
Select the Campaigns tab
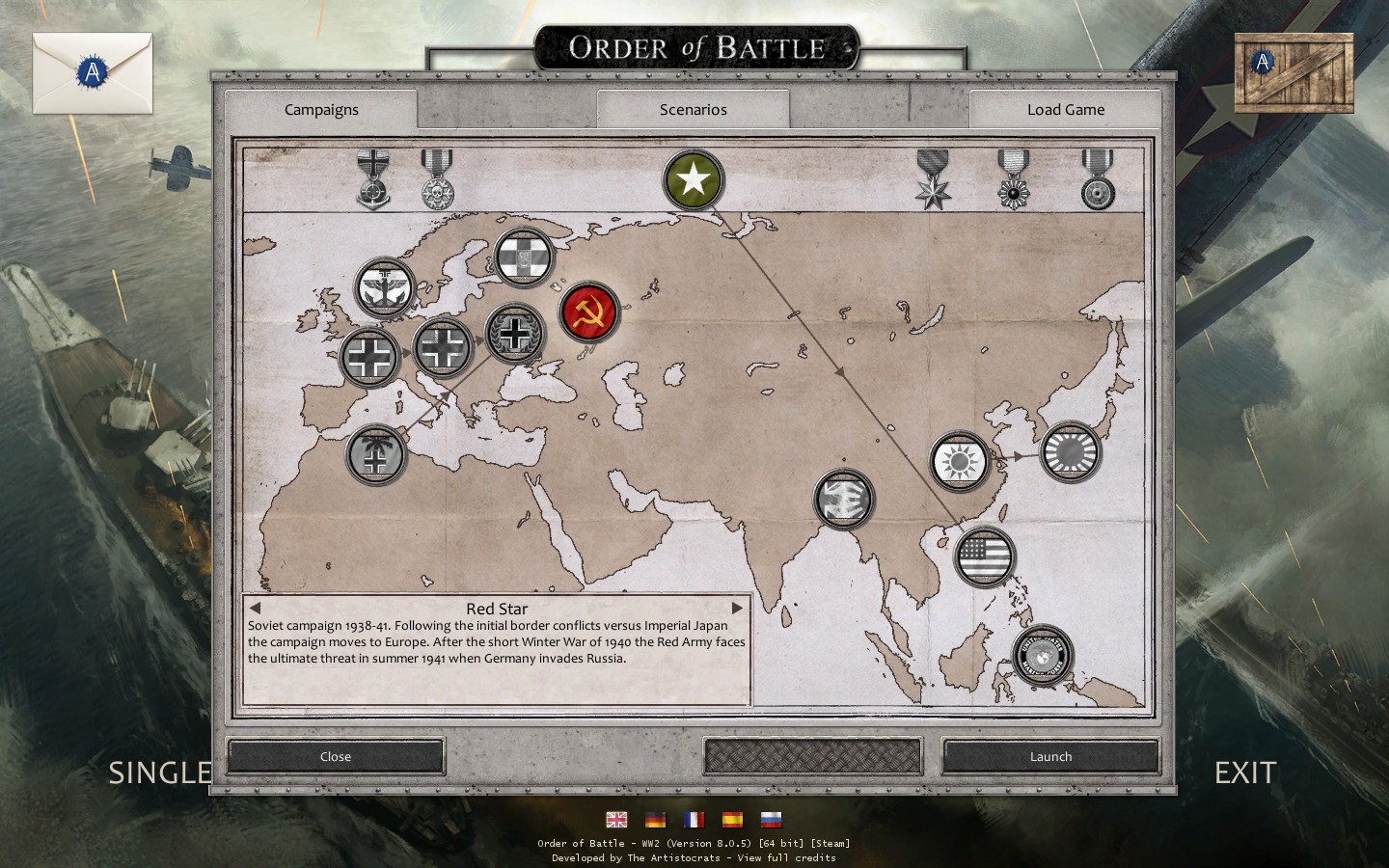tap(321, 110)
